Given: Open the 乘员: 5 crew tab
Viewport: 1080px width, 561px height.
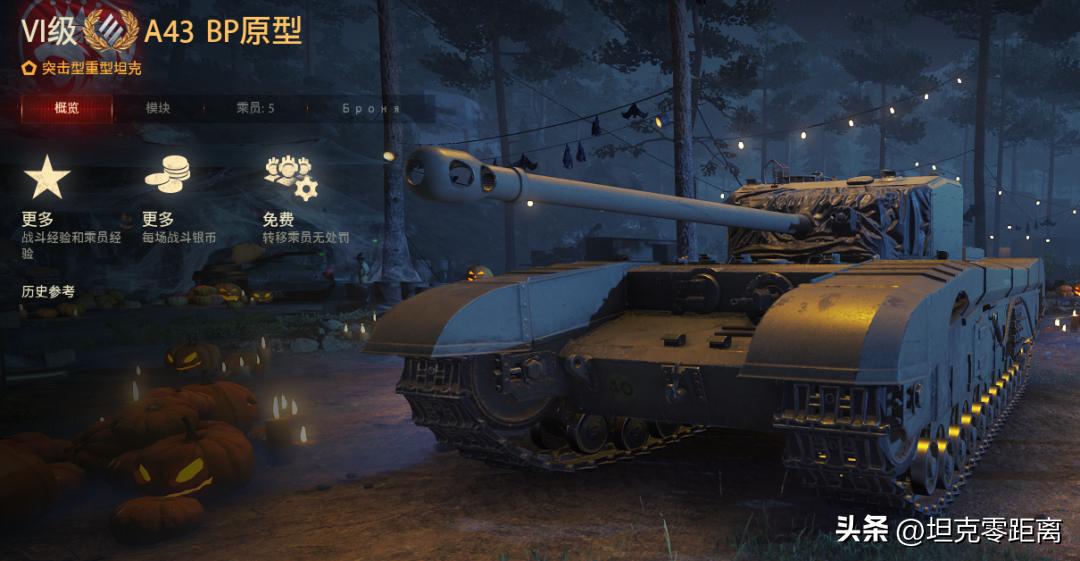Looking at the screenshot, I should click(x=255, y=108).
